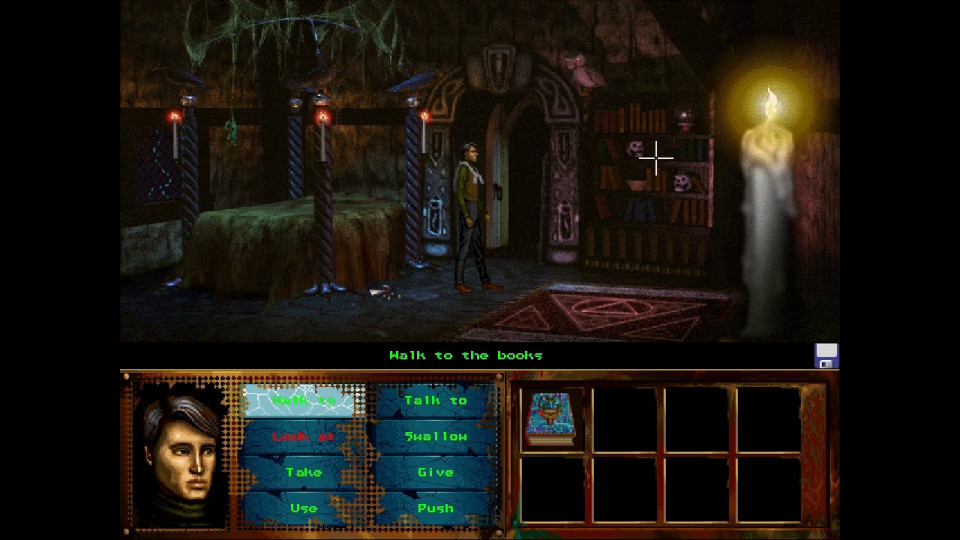This screenshot has width=960, height=540.
Task: Select the Talk to verb
Action: click(x=436, y=400)
